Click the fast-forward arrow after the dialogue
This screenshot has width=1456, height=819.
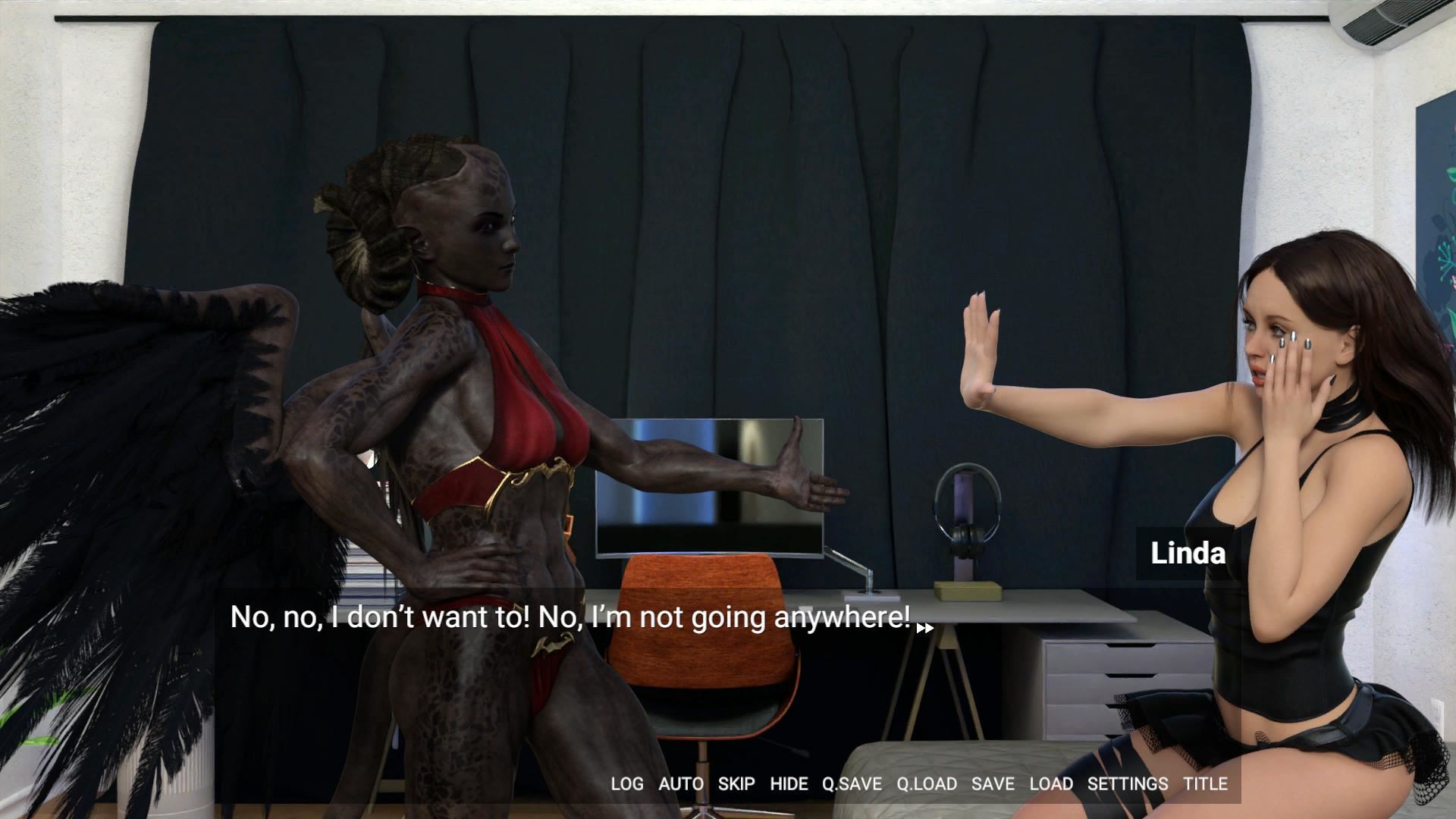[924, 628]
